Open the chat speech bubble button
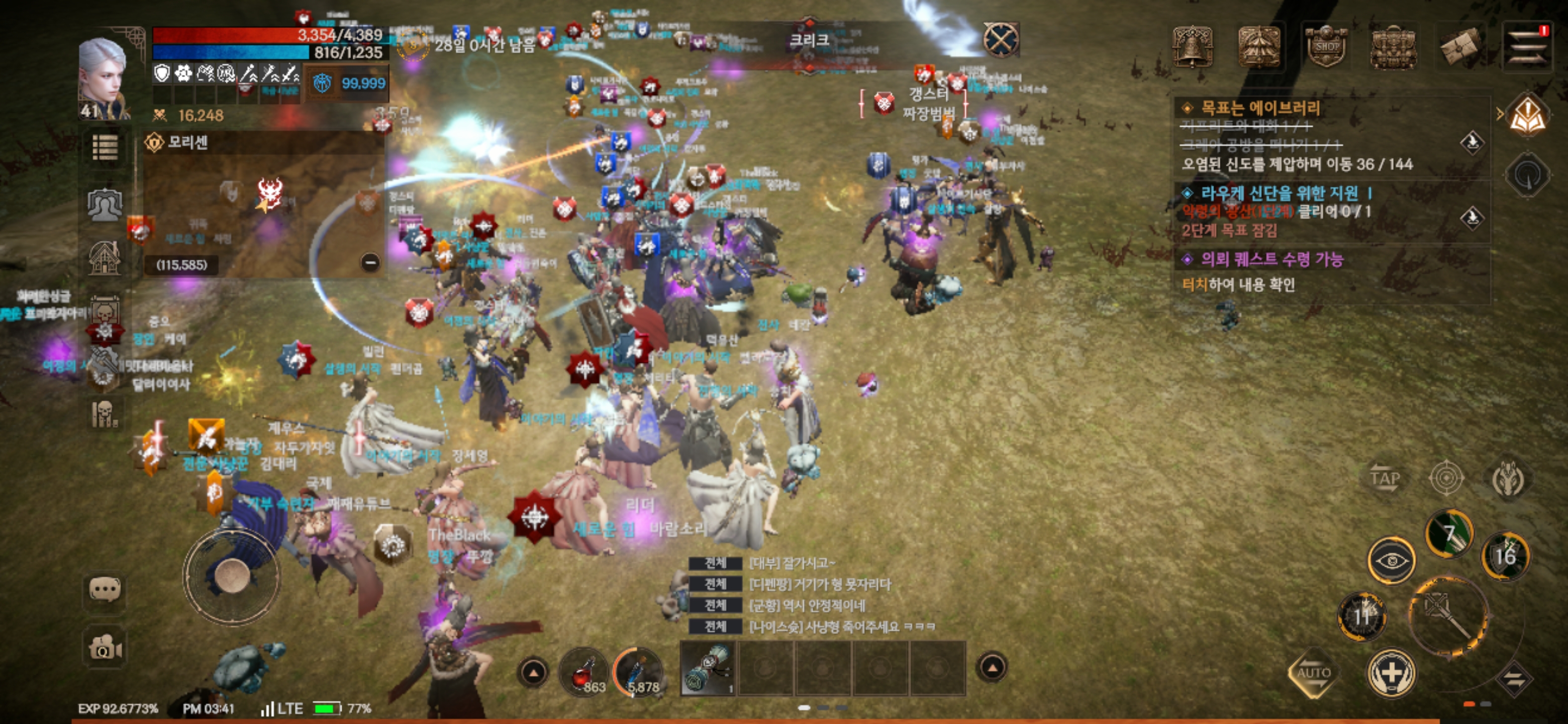 [105, 589]
